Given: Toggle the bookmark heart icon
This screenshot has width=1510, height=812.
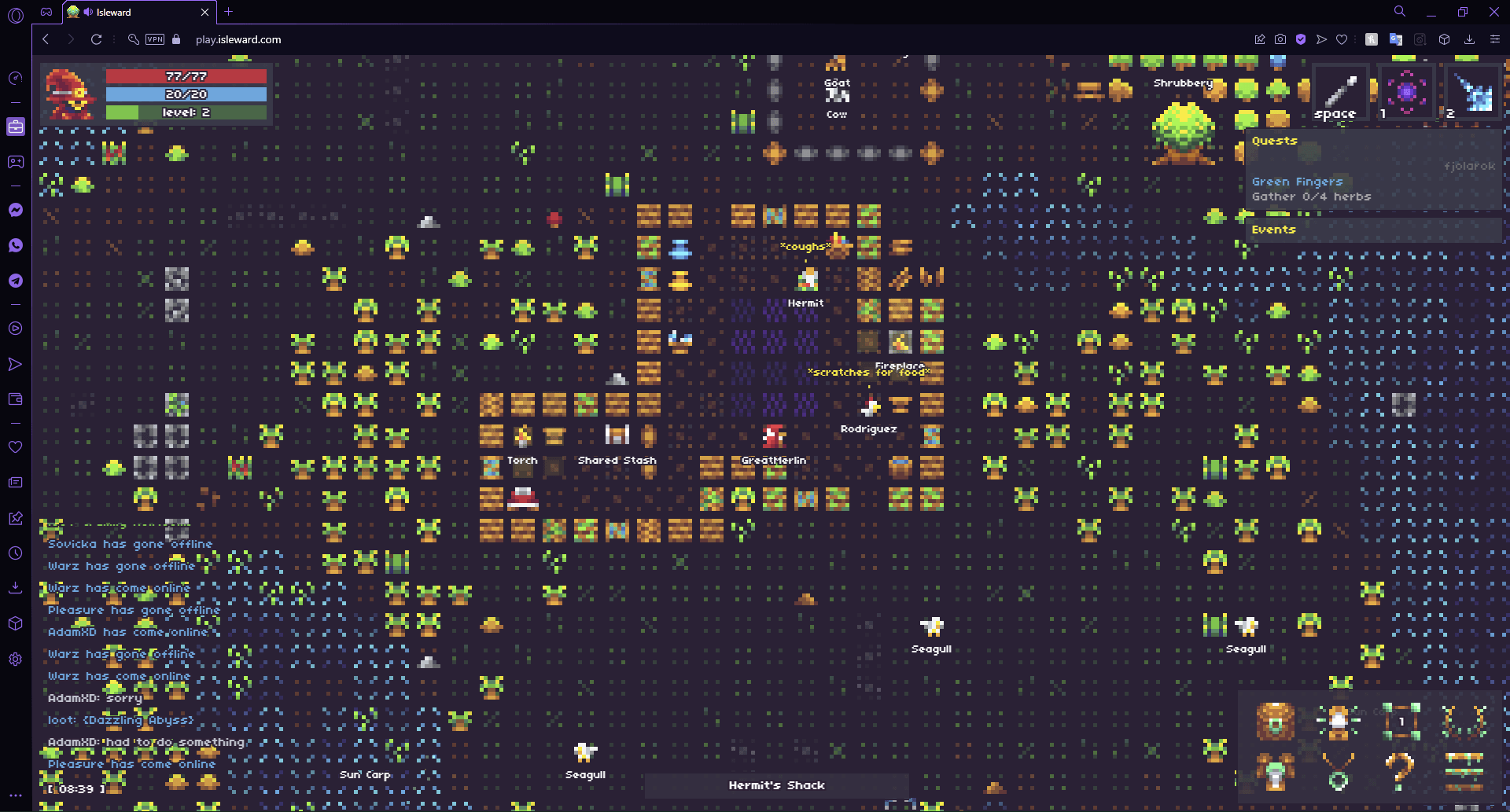Looking at the screenshot, I should point(1342,39).
